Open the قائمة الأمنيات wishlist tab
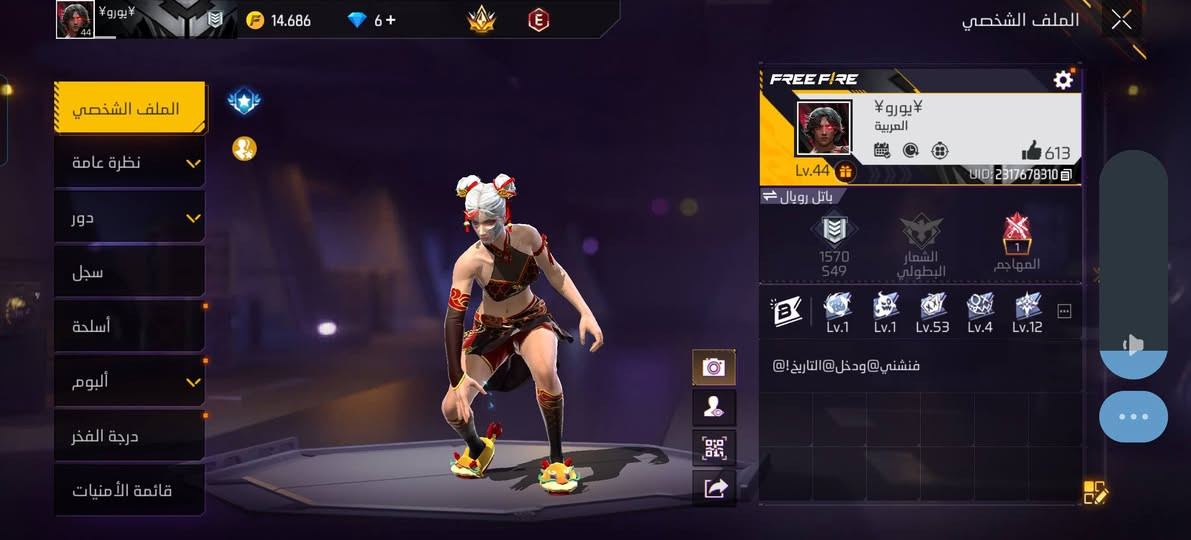 129,491
